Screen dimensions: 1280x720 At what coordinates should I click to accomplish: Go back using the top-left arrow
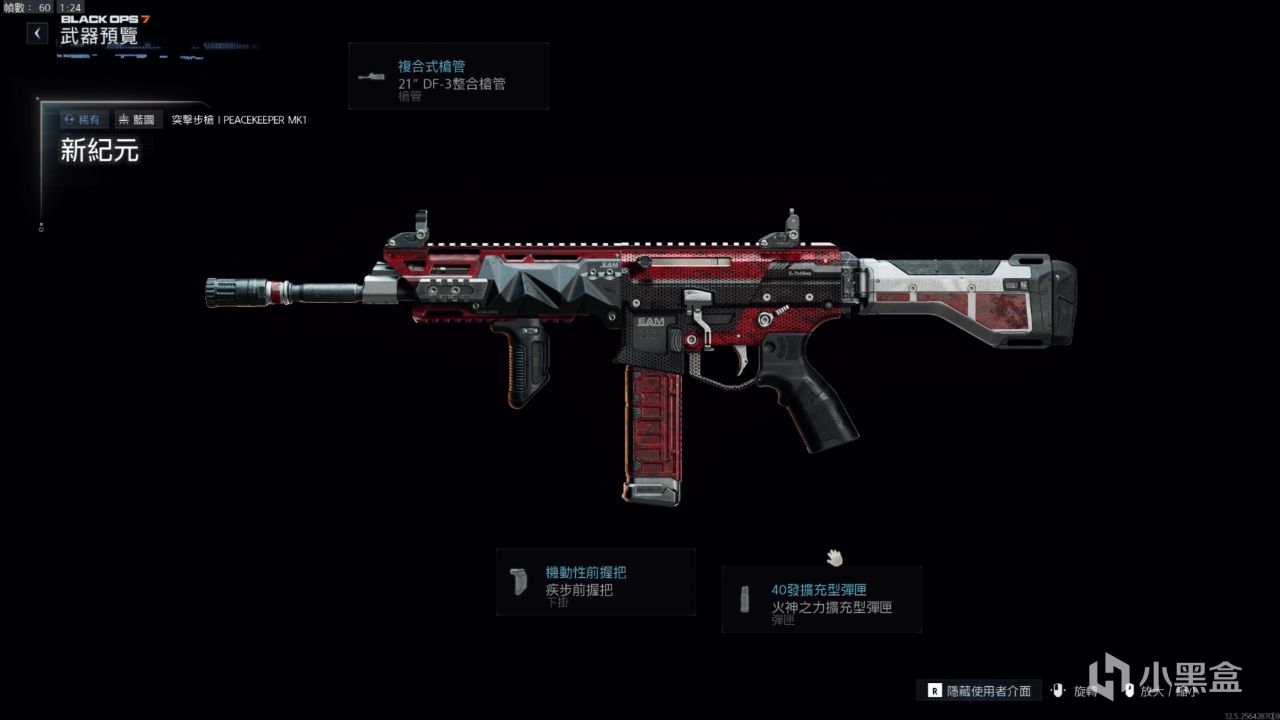point(37,33)
